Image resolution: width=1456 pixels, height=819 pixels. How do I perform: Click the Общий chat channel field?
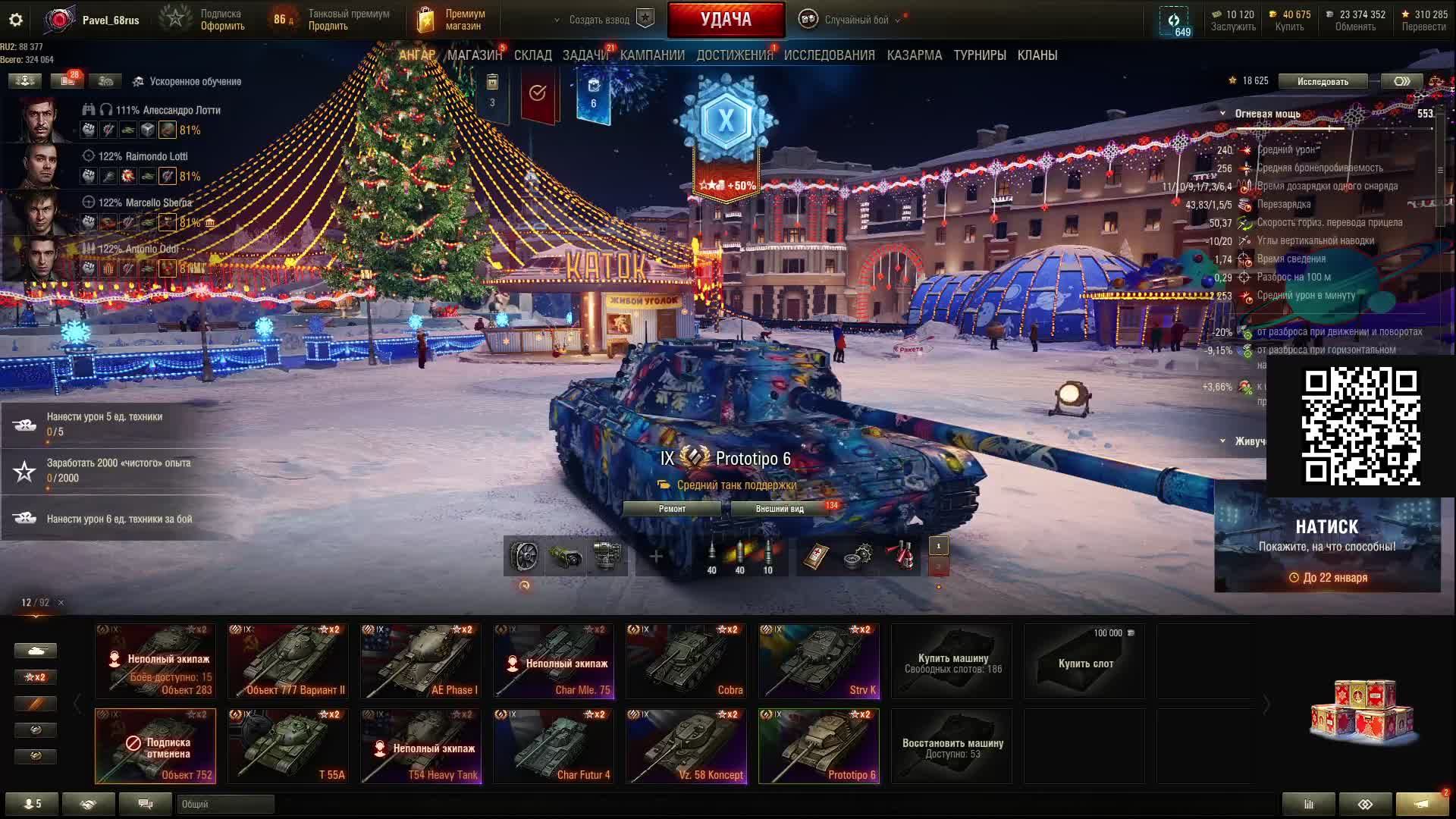click(x=225, y=804)
